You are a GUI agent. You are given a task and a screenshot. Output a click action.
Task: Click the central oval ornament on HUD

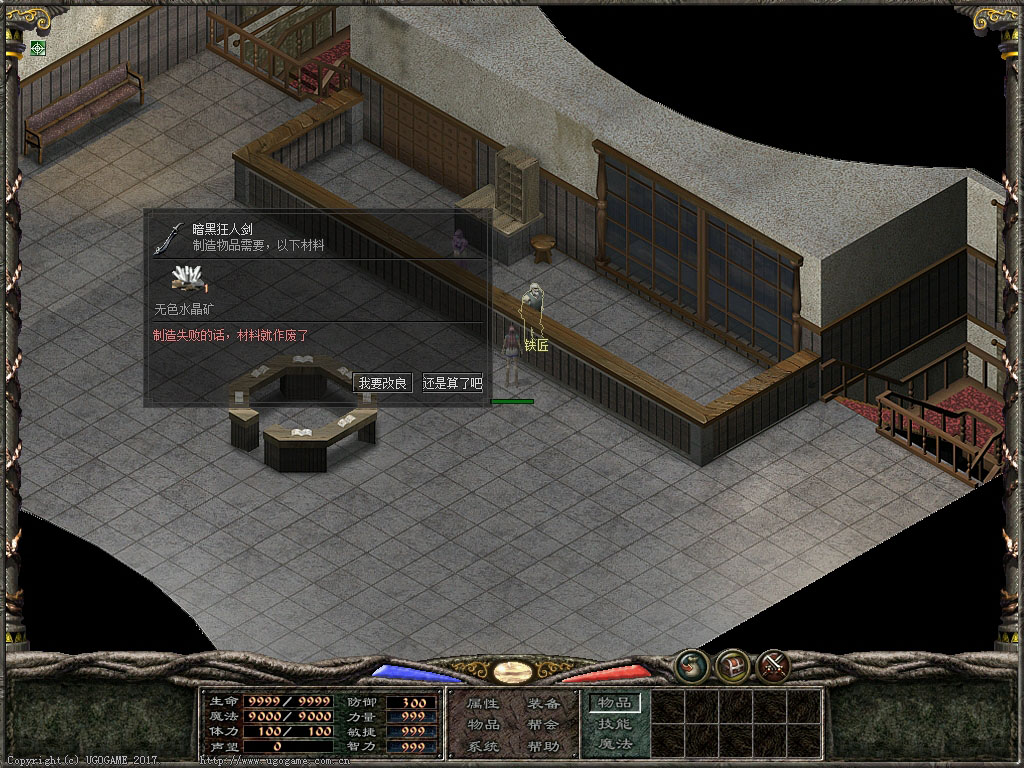point(511,670)
